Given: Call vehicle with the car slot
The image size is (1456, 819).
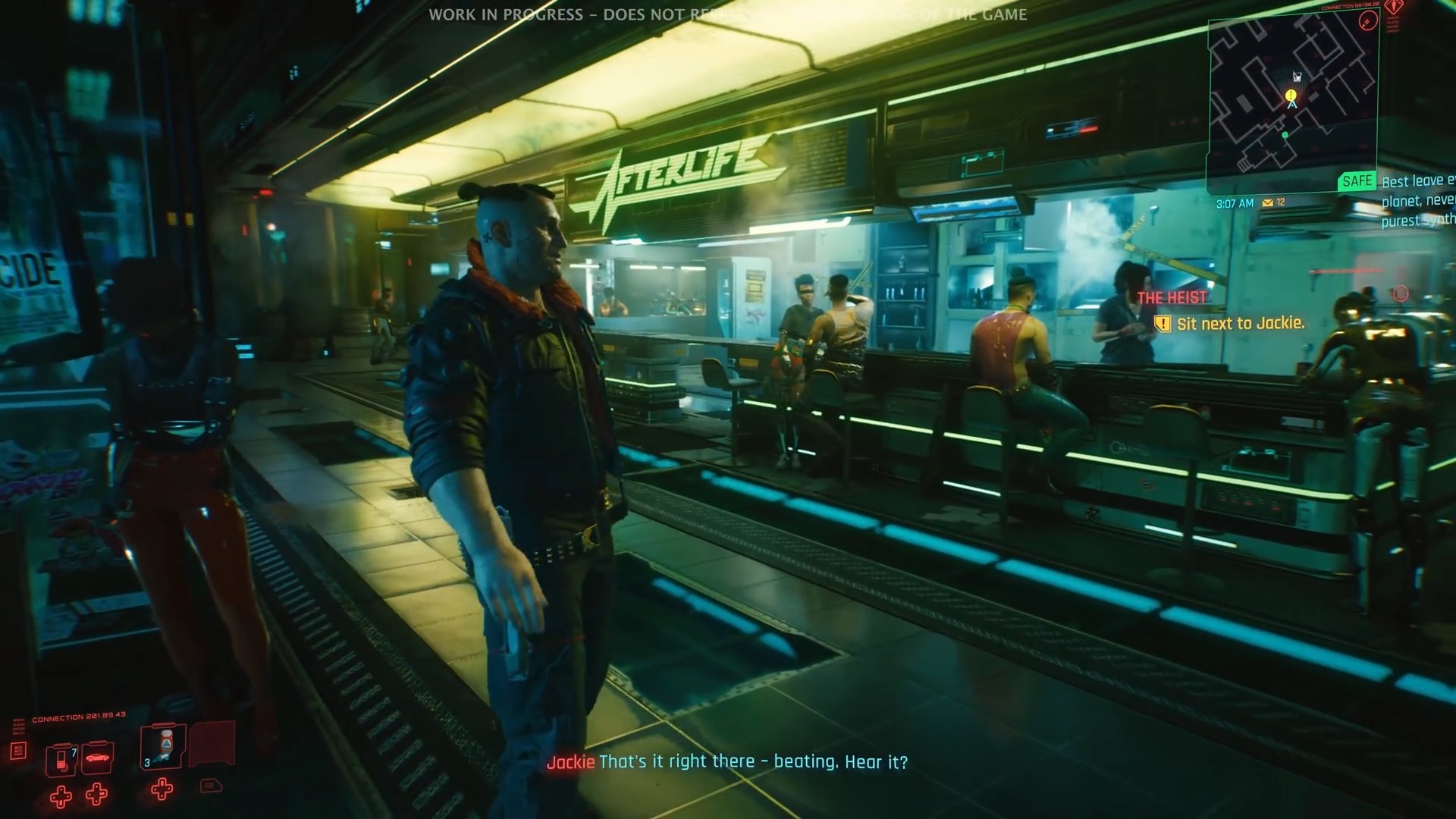Looking at the screenshot, I should [97, 758].
